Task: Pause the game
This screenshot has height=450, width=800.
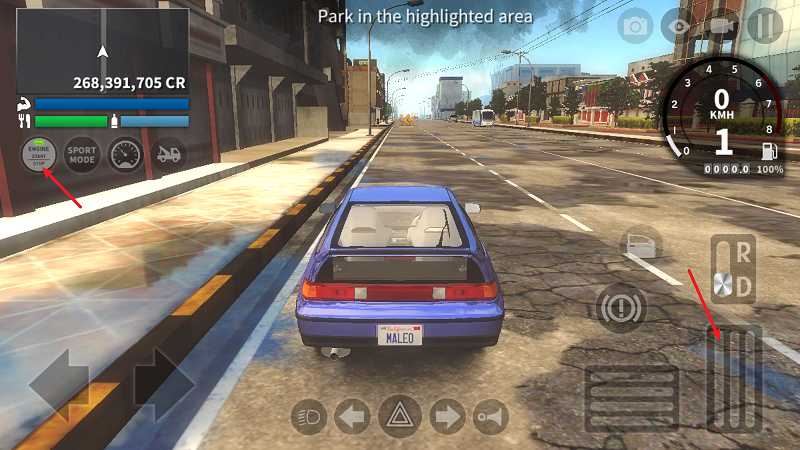Action: [x=765, y=26]
